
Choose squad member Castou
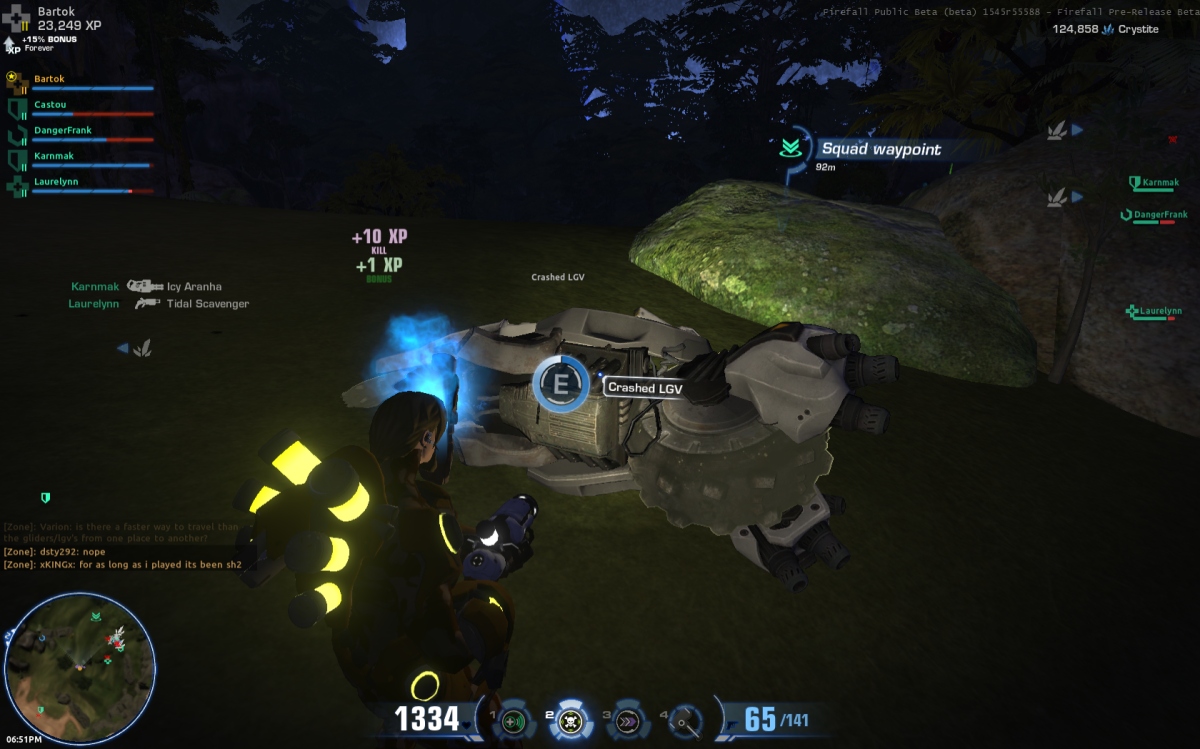50,104
